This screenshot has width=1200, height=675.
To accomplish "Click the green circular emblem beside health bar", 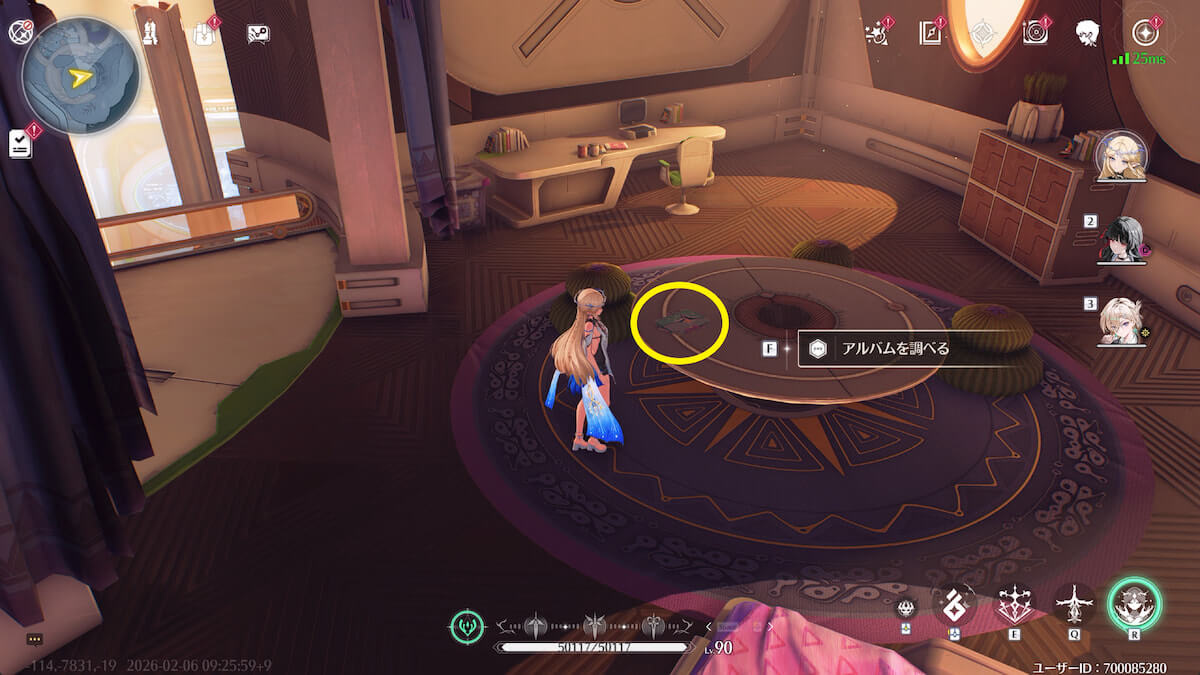I will click(467, 627).
